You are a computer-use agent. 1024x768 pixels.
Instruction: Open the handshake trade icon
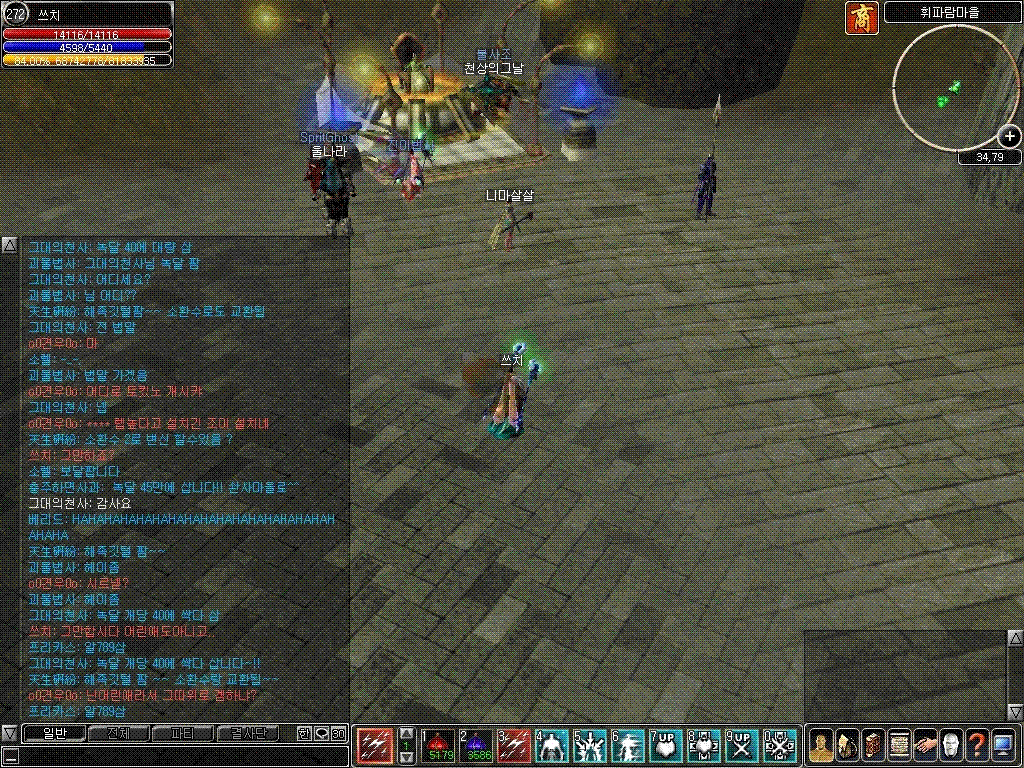point(925,746)
